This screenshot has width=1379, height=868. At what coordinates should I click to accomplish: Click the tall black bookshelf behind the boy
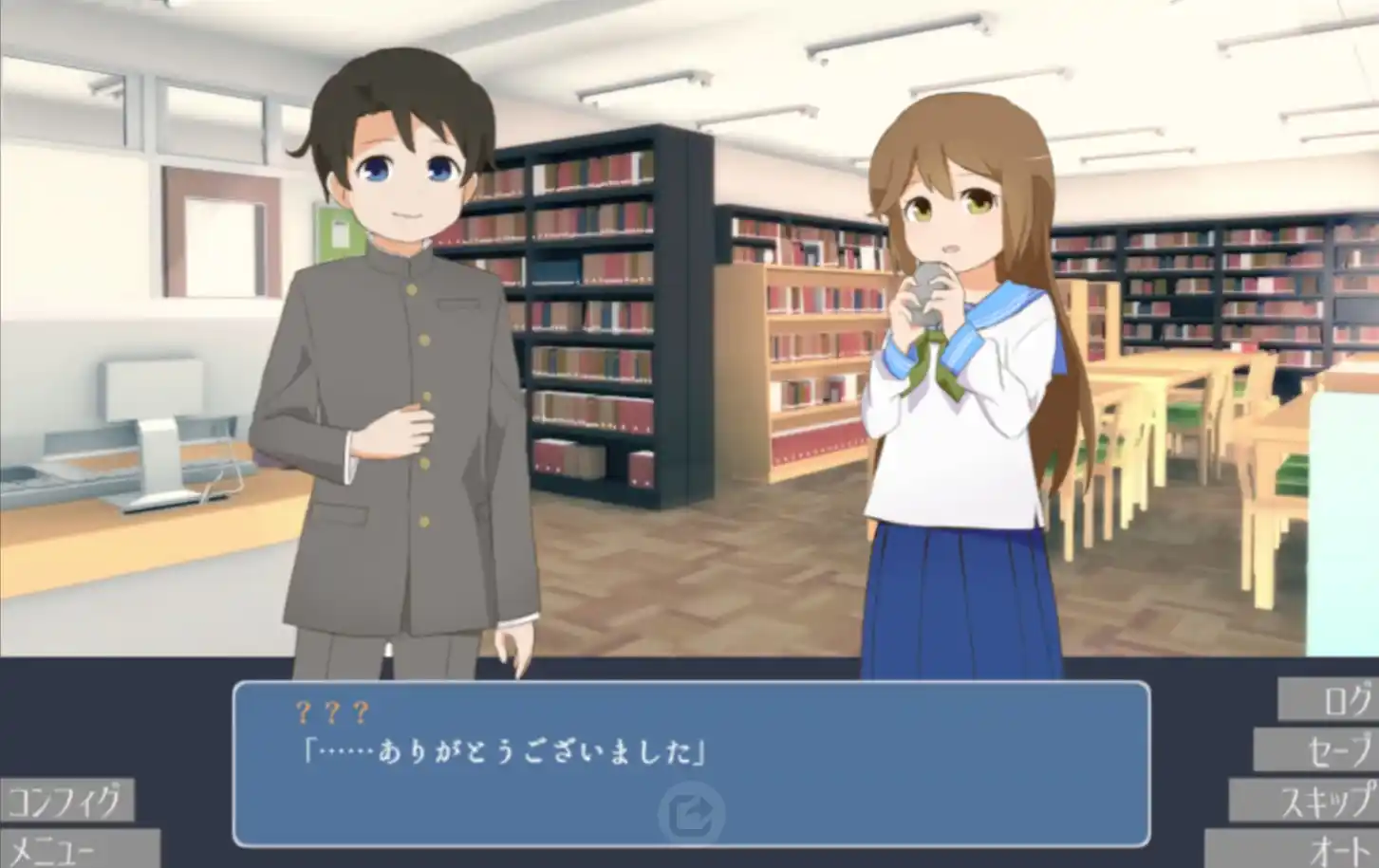[598, 313]
